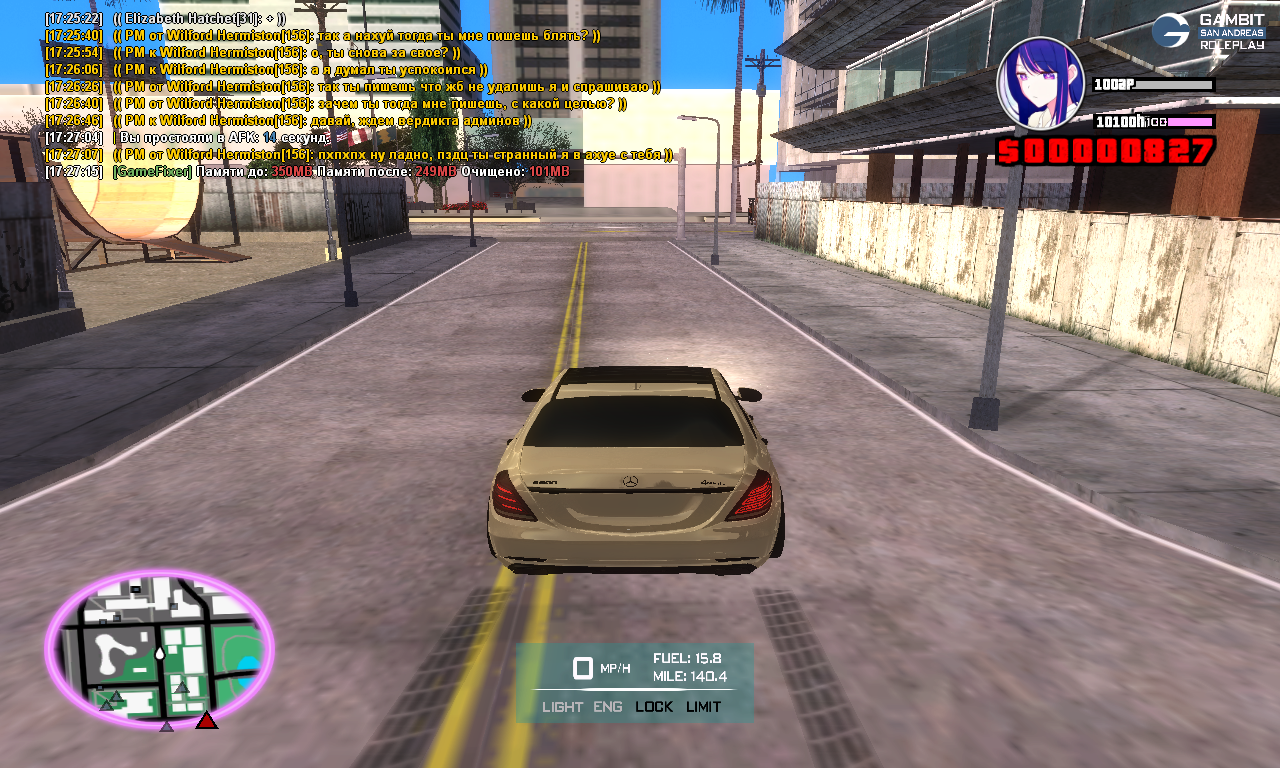Toggle the LOCK door indicator
This screenshot has height=768, width=1280.
point(654,707)
